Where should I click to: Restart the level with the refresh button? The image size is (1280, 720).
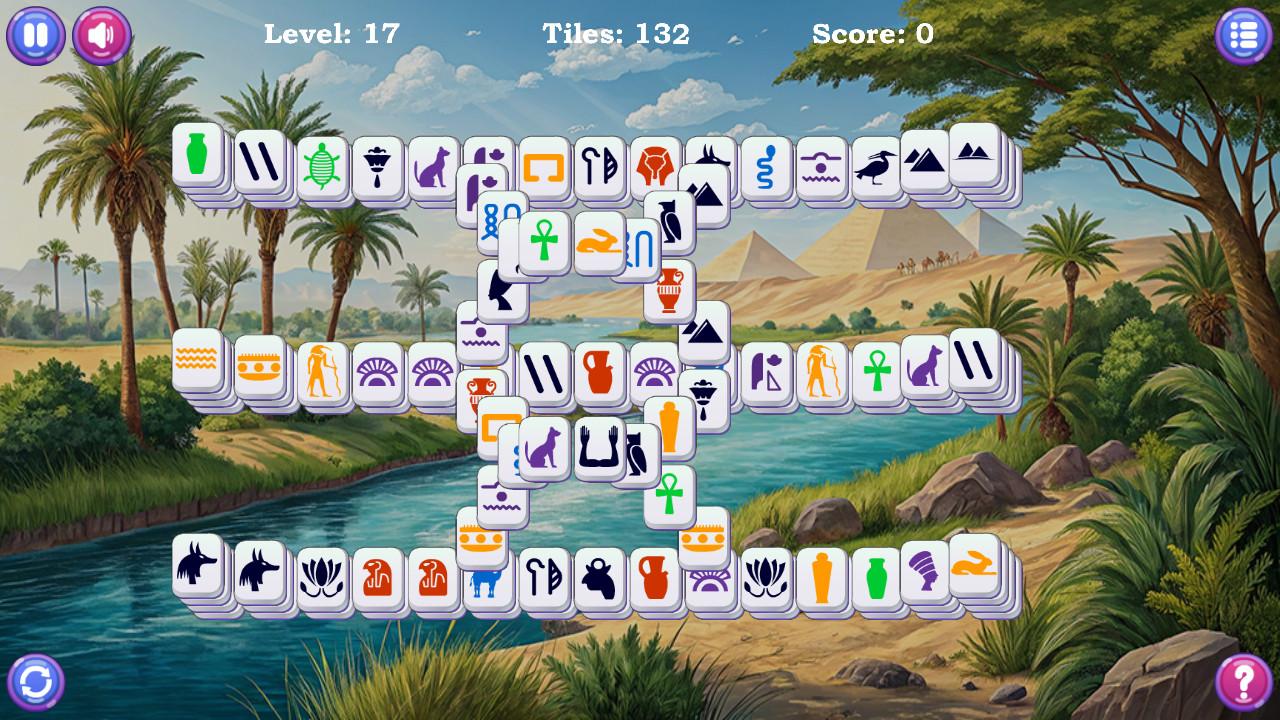click(x=35, y=680)
